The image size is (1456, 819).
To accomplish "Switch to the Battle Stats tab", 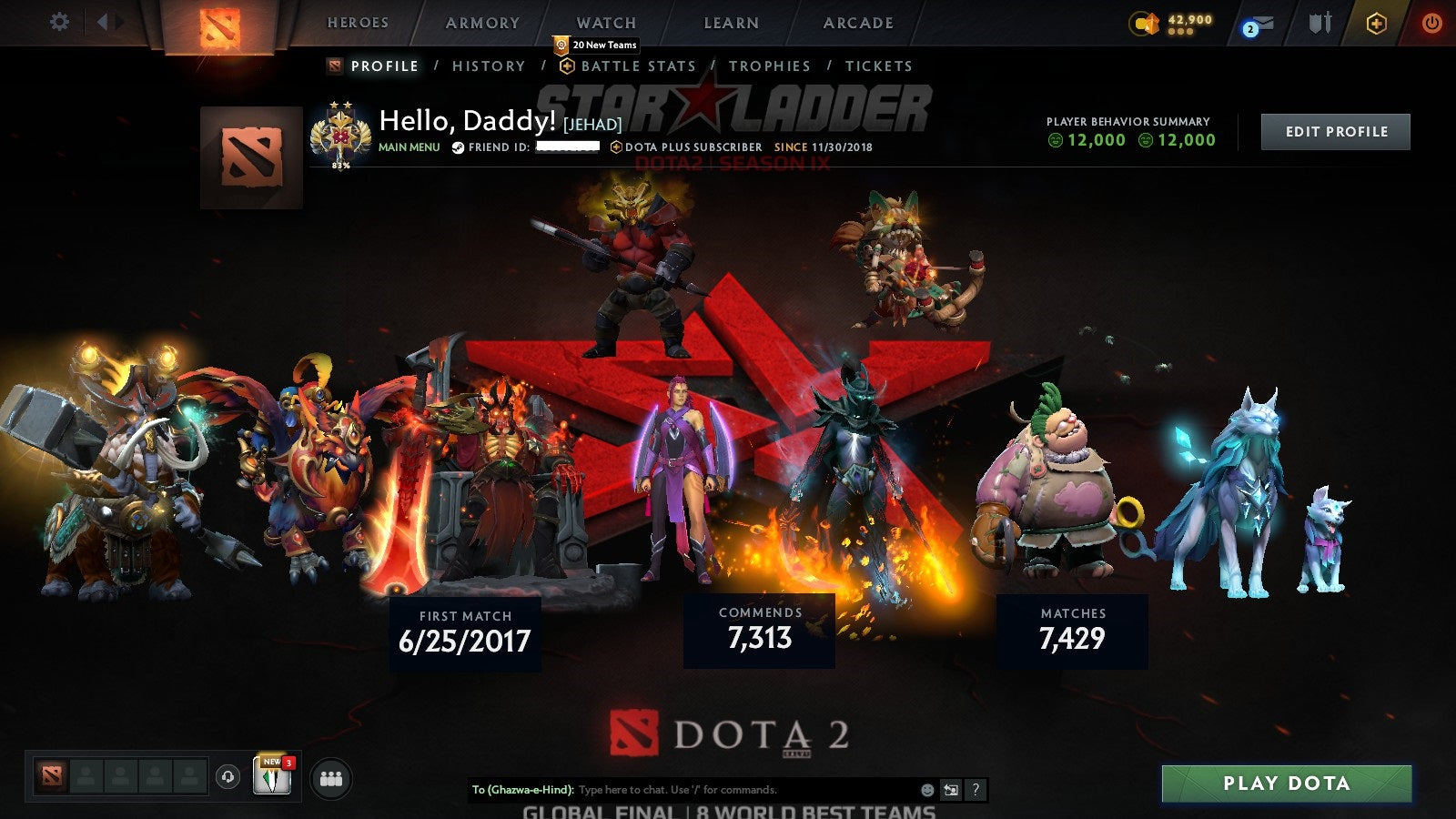I will (636, 66).
